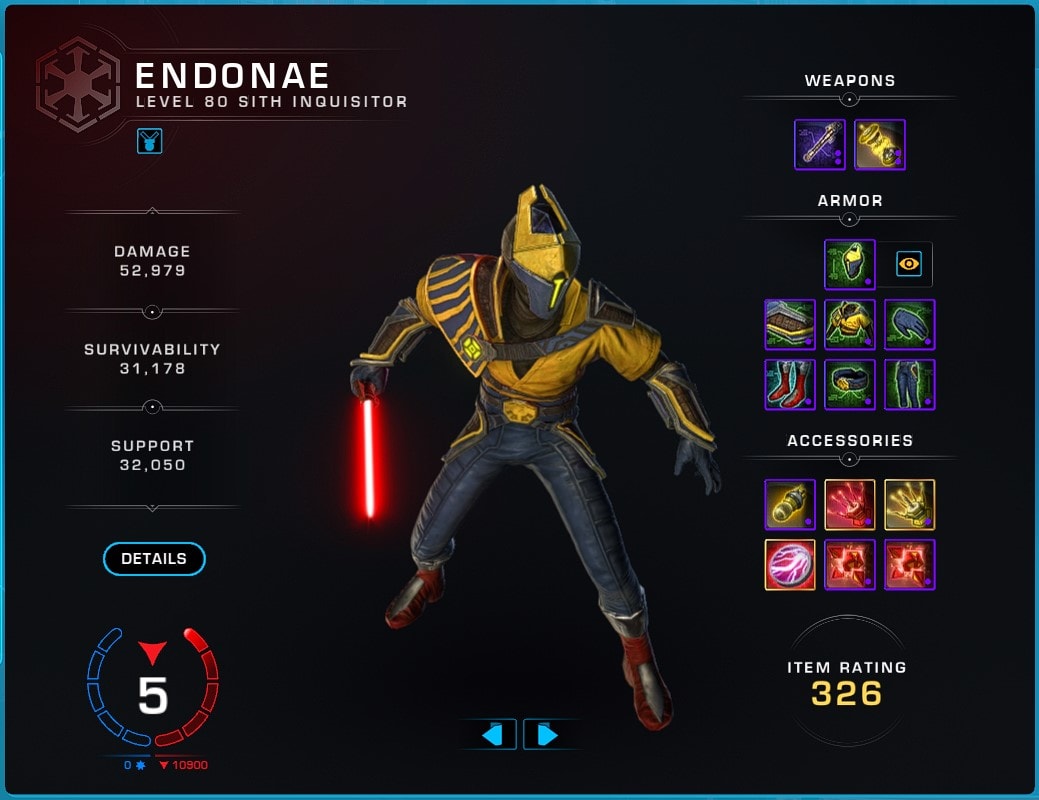Select the yellow earpiece accessory slot

[x=790, y=505]
